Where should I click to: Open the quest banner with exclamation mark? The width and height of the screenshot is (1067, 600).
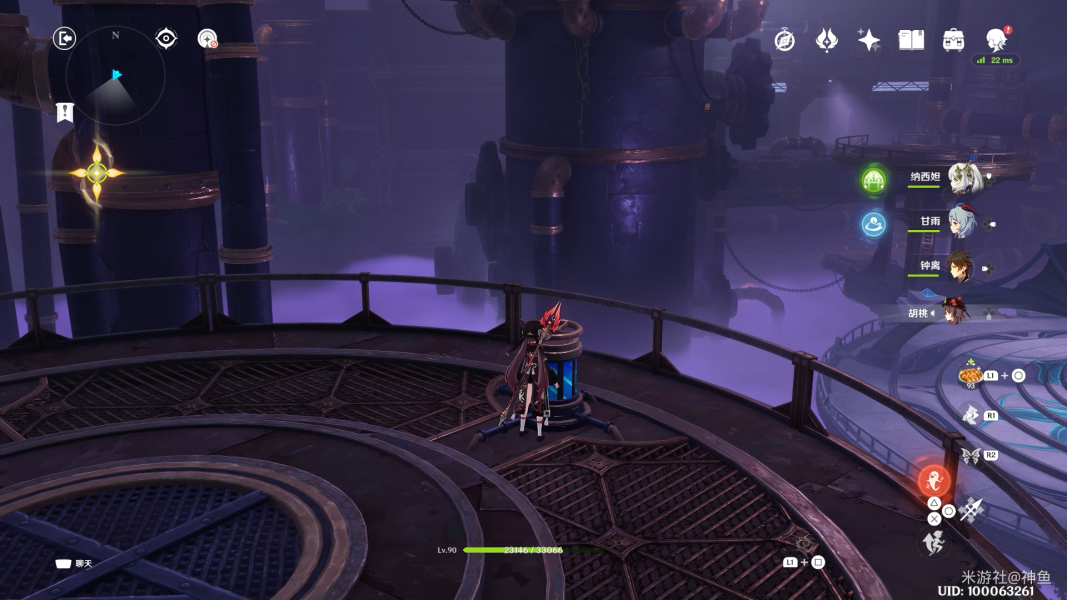(x=65, y=112)
